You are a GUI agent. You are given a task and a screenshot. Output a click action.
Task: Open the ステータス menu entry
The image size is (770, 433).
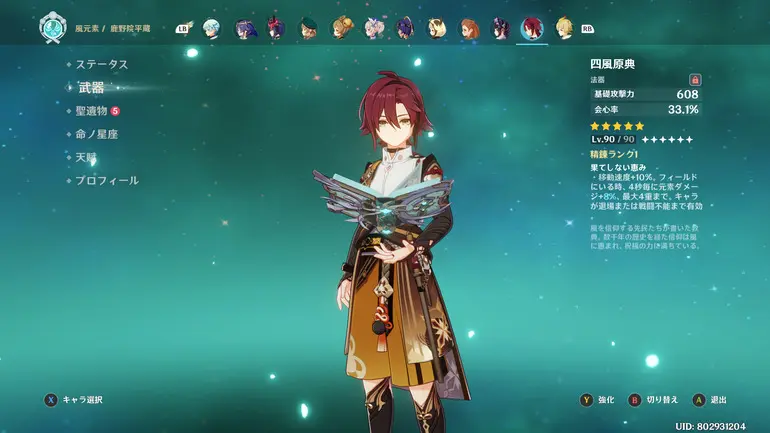tap(102, 64)
